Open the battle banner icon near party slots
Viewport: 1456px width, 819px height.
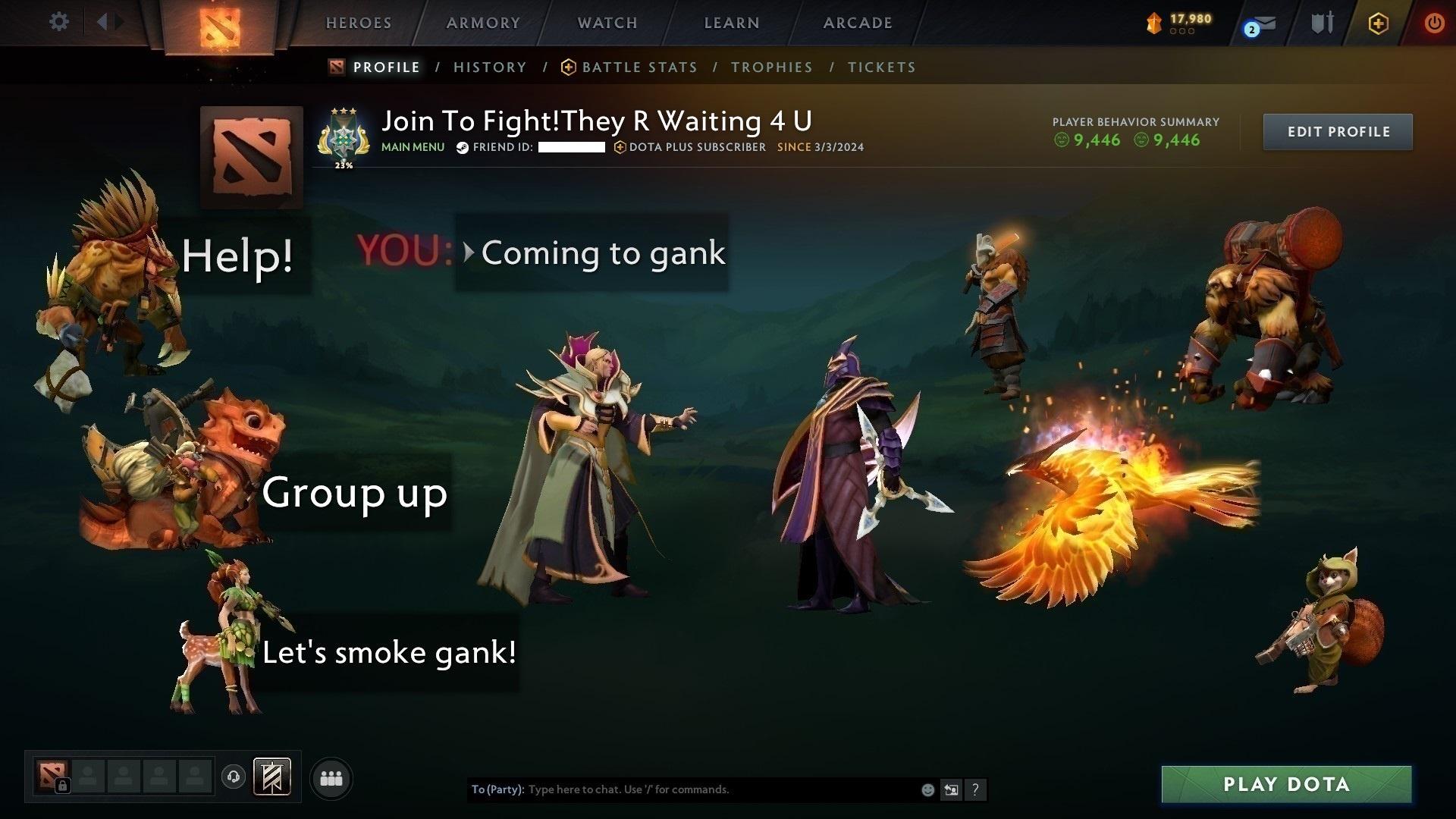click(272, 777)
